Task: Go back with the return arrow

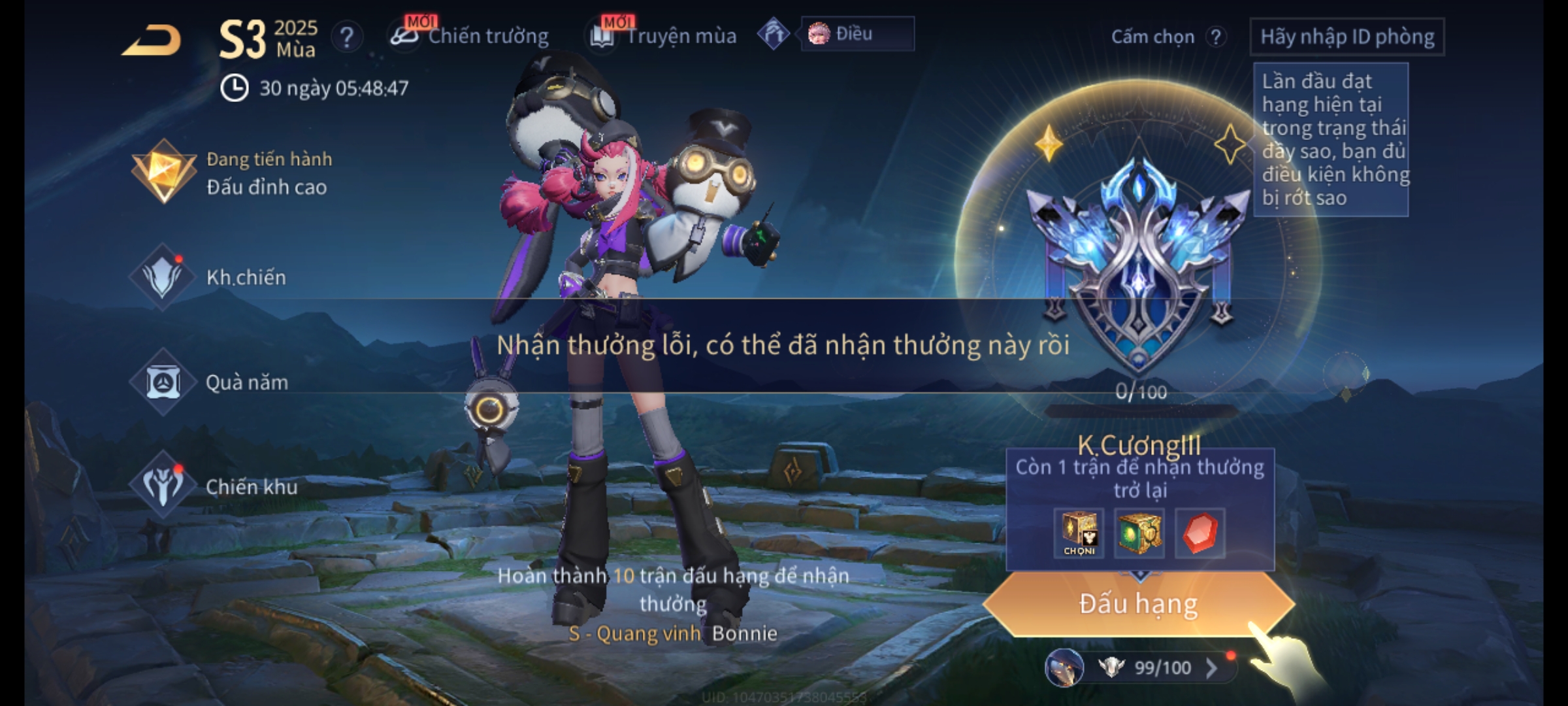Action: 152,41
